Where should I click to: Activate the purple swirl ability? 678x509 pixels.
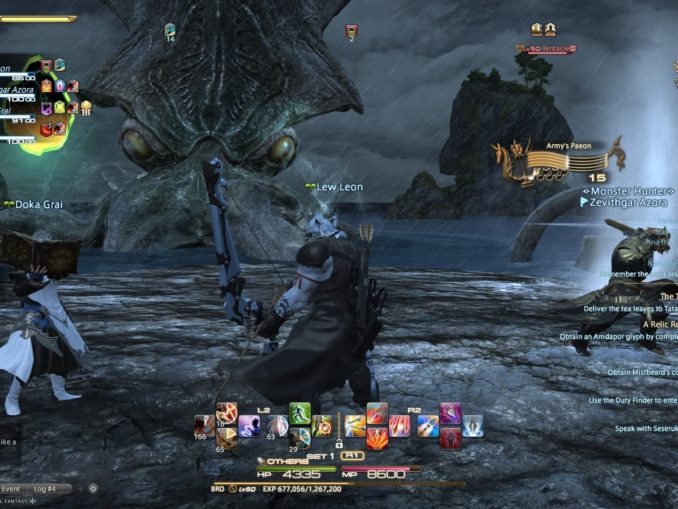pyautogui.click(x=248, y=426)
